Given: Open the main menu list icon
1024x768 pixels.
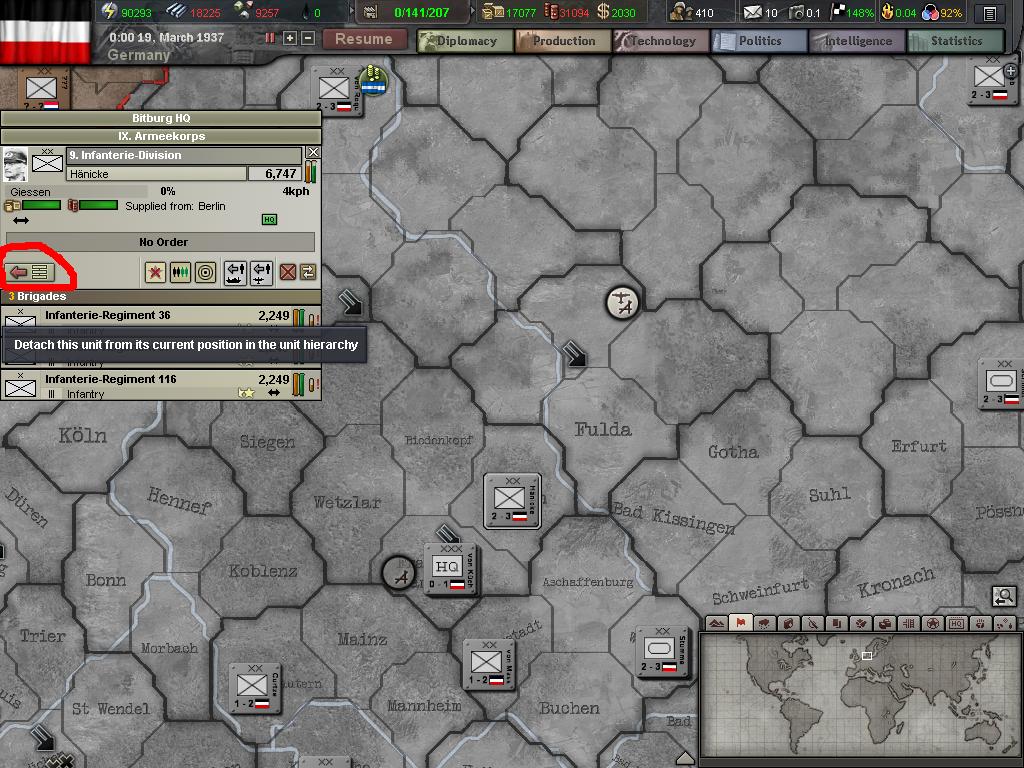Looking at the screenshot, I should pos(989,13).
